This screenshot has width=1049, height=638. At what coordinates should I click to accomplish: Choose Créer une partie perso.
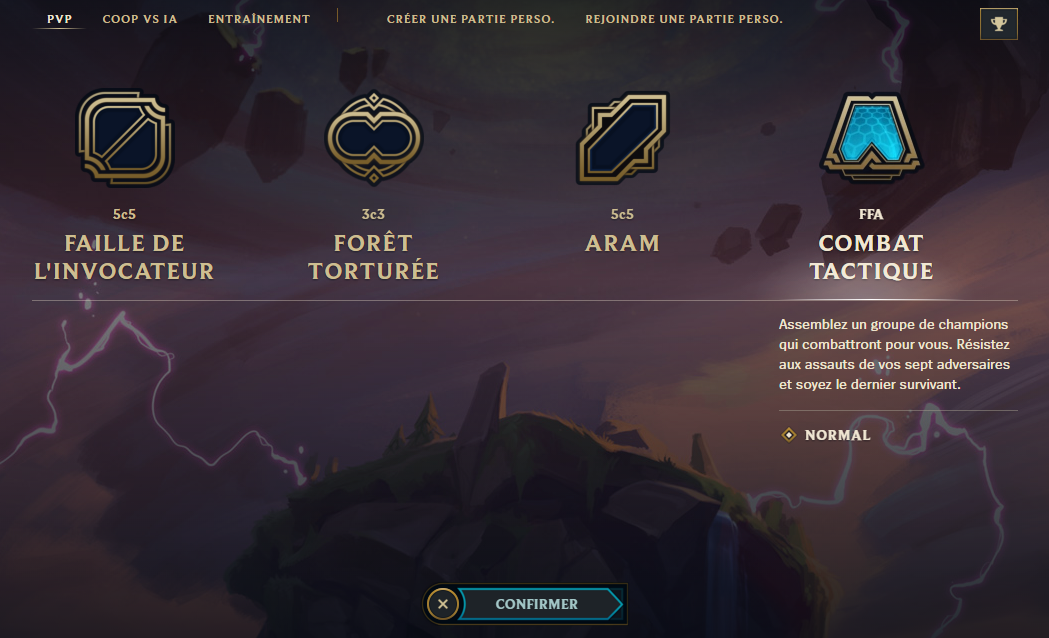[470, 19]
